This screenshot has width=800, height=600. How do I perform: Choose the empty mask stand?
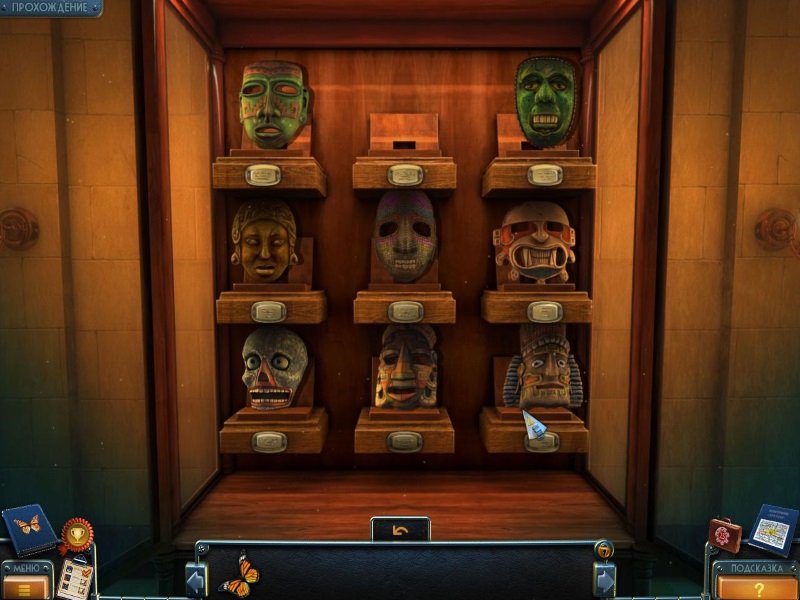tap(404, 133)
